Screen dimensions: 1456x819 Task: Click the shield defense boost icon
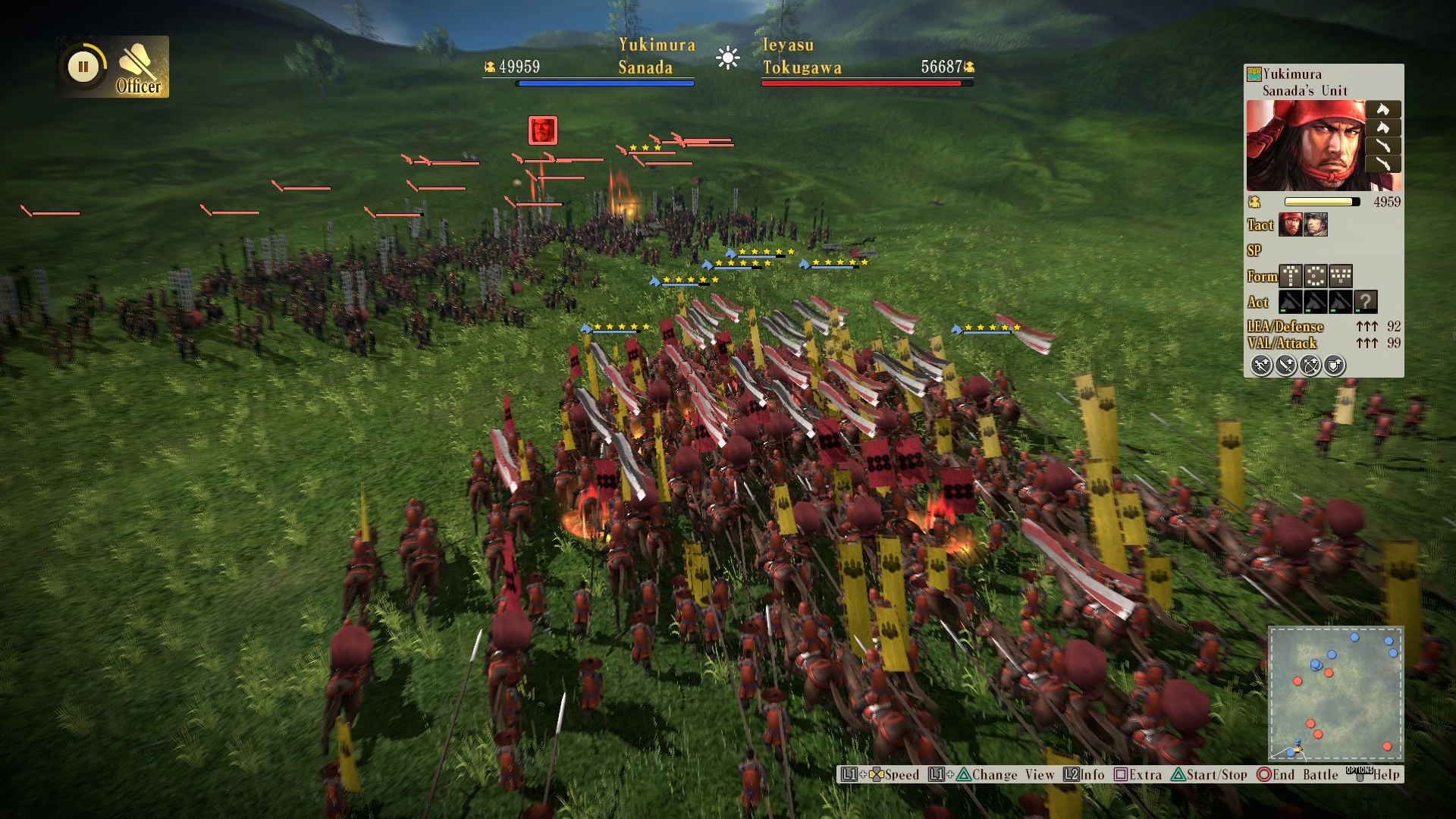tap(1335, 366)
